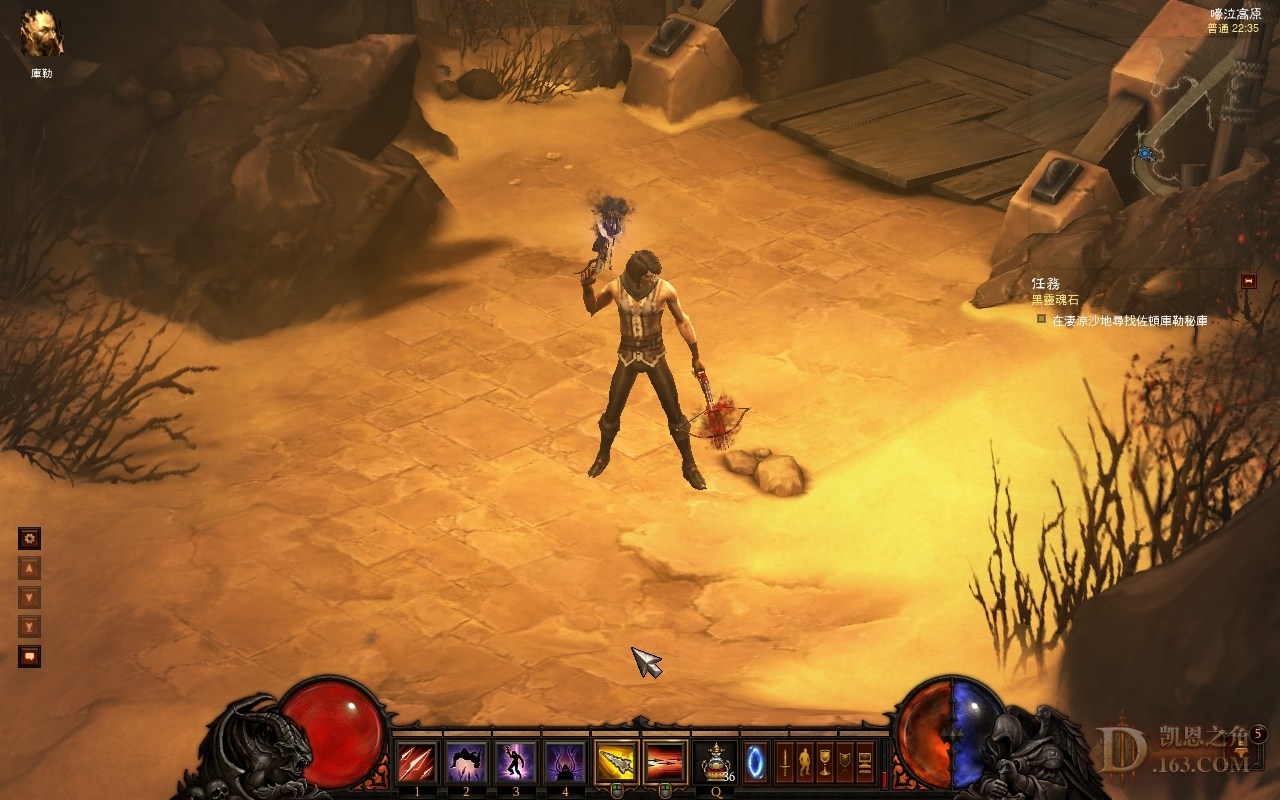The image size is (1280, 800).
Task: Use the vault leap skill in slot 2
Action: [x=466, y=763]
